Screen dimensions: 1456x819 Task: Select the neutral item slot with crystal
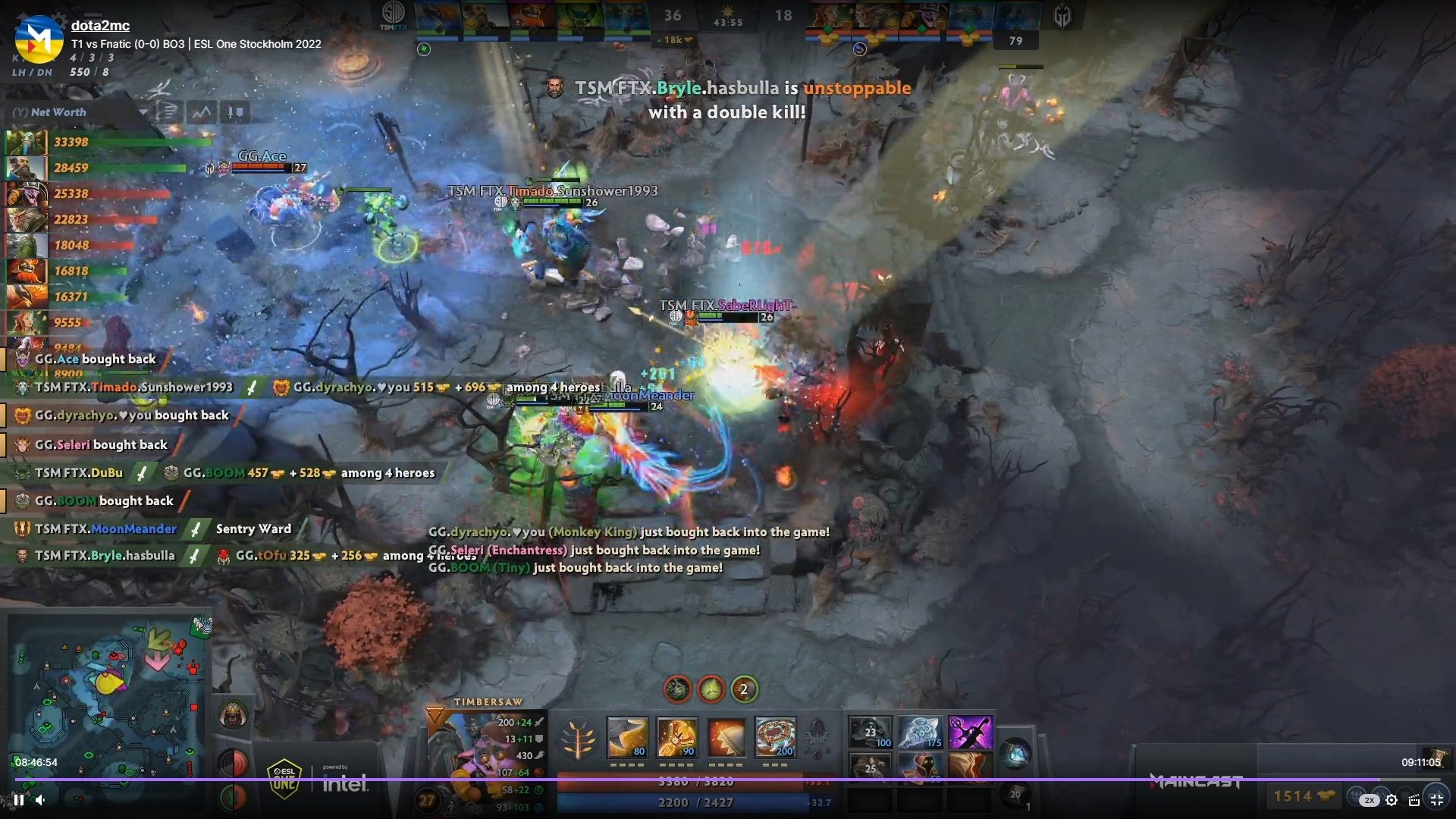[x=1015, y=753]
